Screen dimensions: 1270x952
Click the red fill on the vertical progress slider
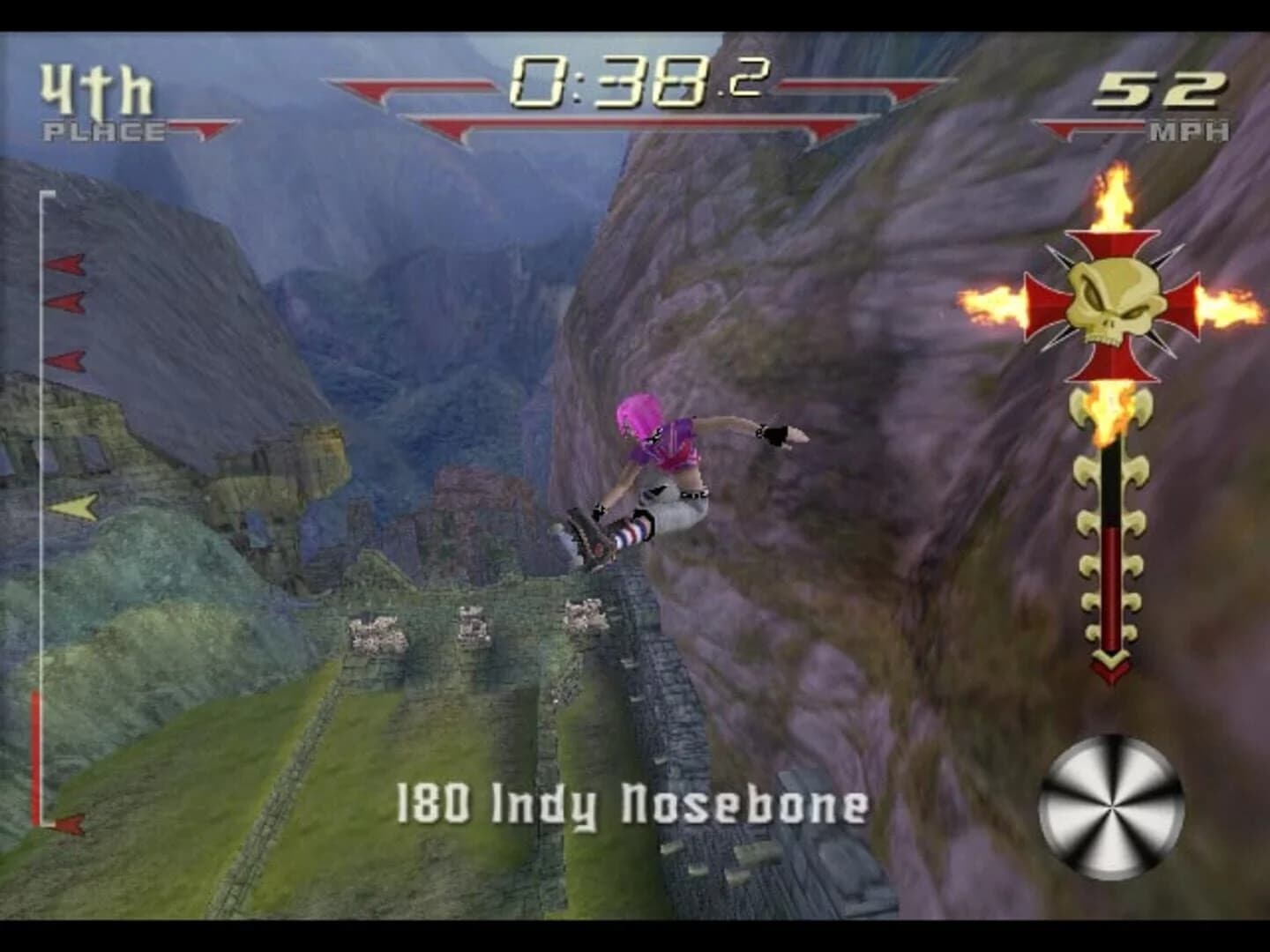point(35,758)
